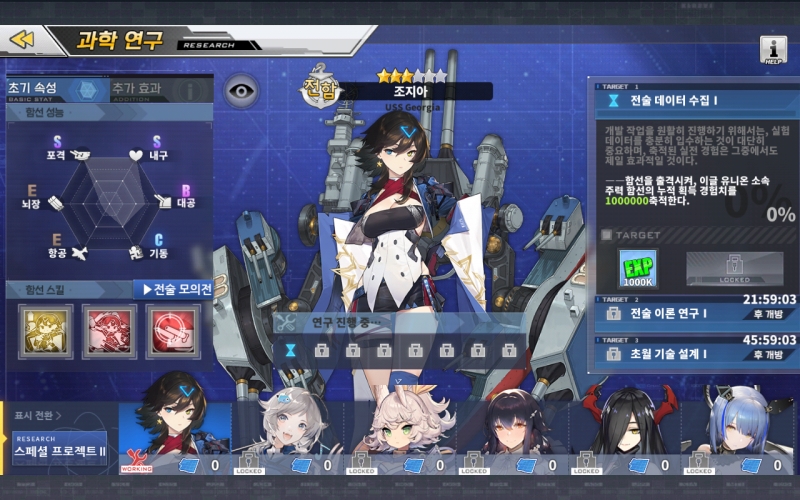Screen dimensions: 800x500
Task: Open the 초월 기술 설계 I target row
Action: [x=696, y=353]
